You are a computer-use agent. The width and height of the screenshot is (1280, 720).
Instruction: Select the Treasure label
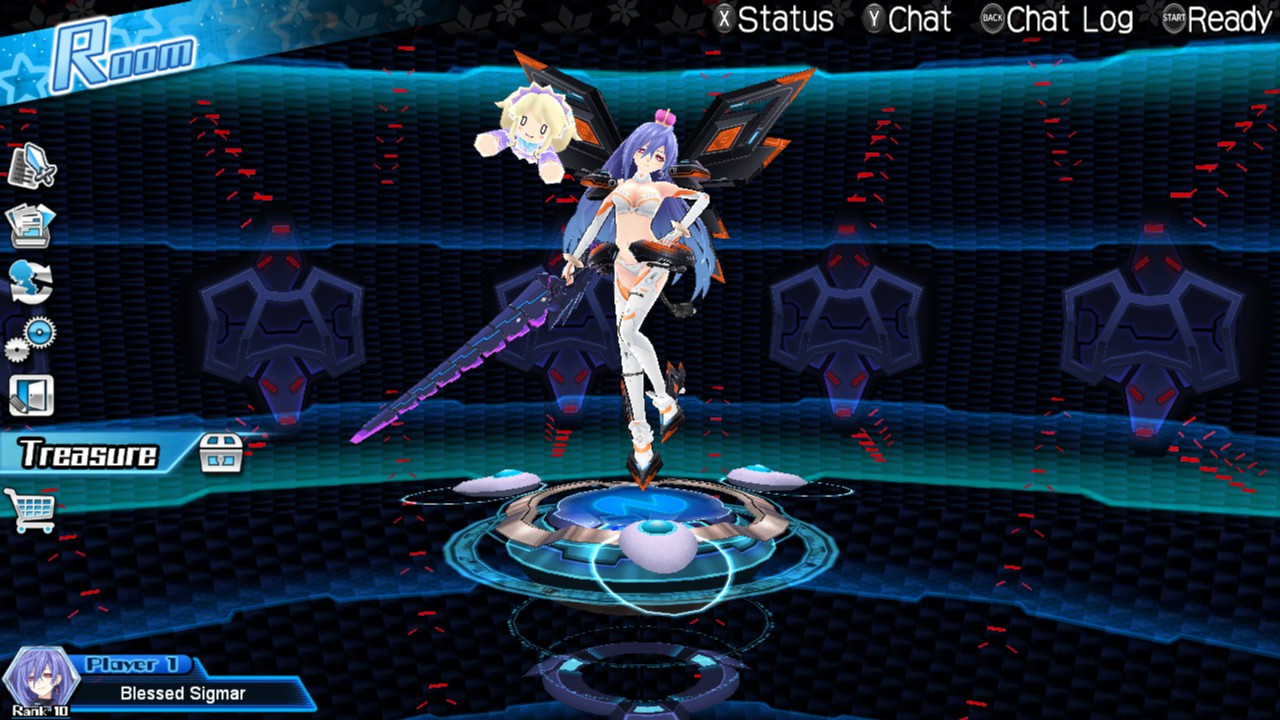click(x=90, y=451)
